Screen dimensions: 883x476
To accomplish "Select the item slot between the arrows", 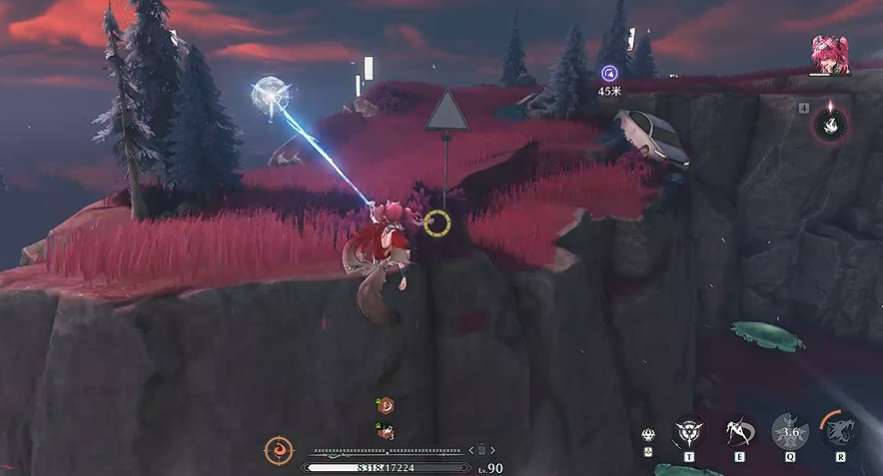I will click(480, 450).
